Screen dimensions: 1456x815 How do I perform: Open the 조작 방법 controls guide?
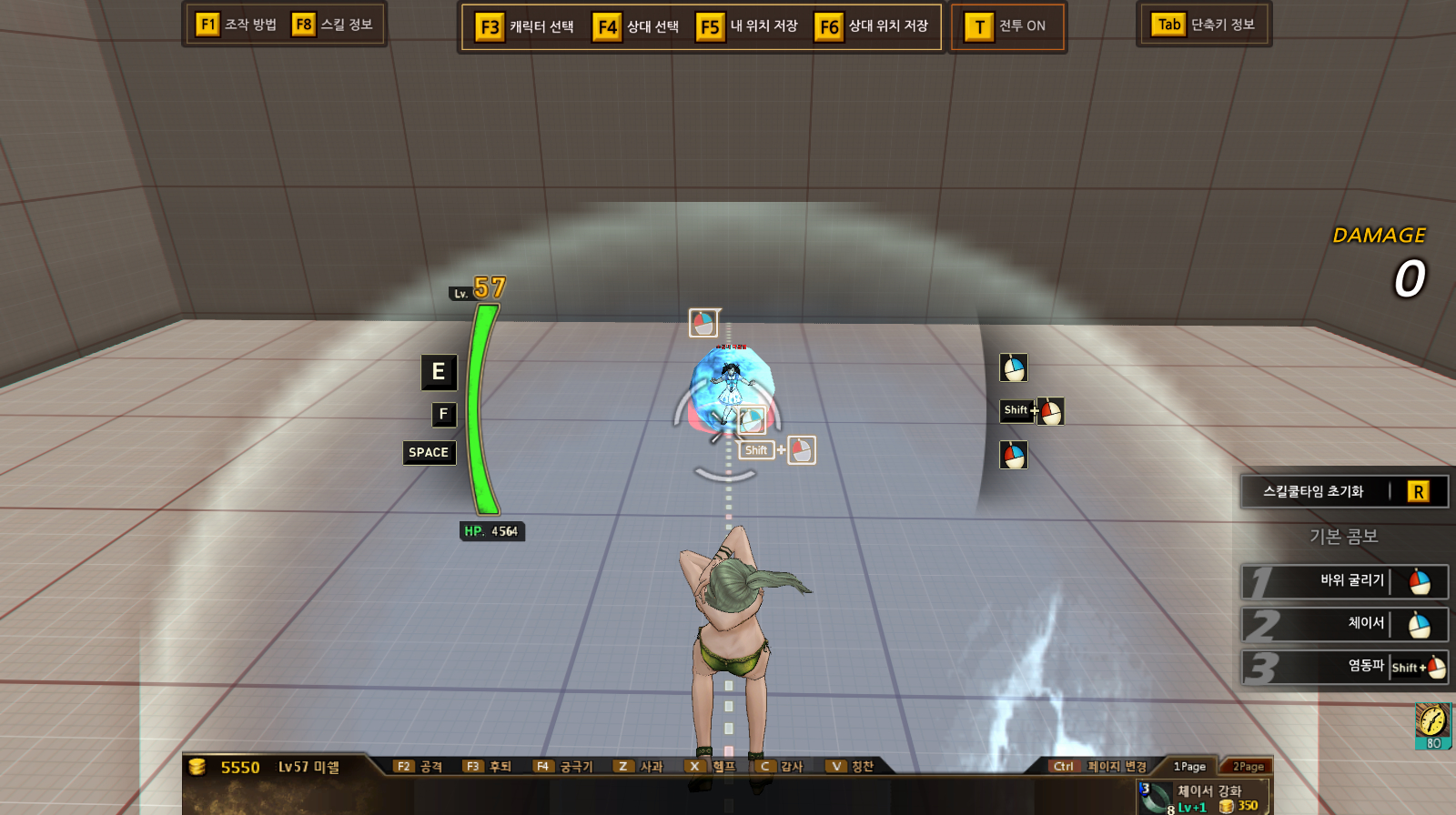[237, 25]
